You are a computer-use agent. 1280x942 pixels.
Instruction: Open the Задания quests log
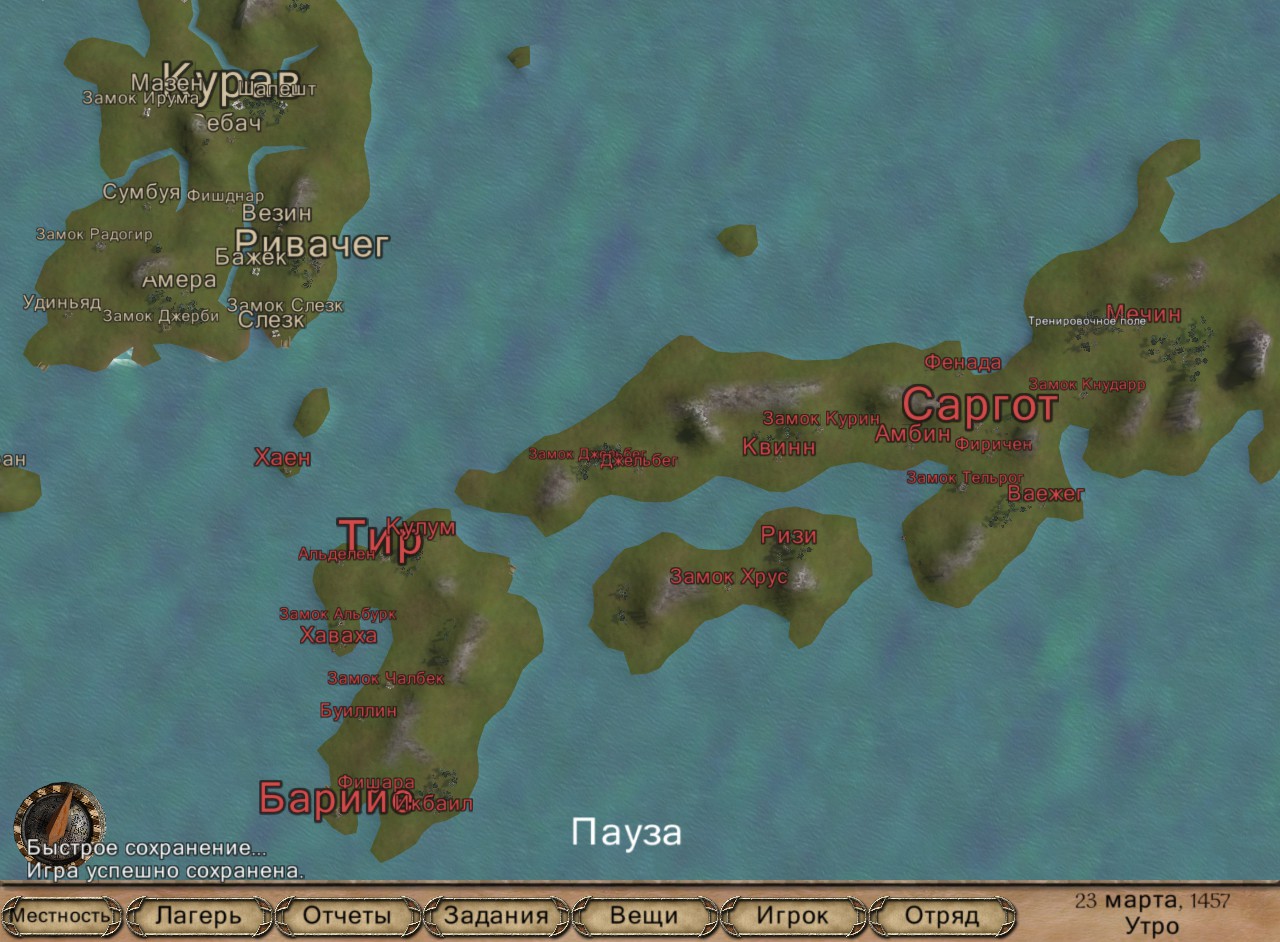496,915
